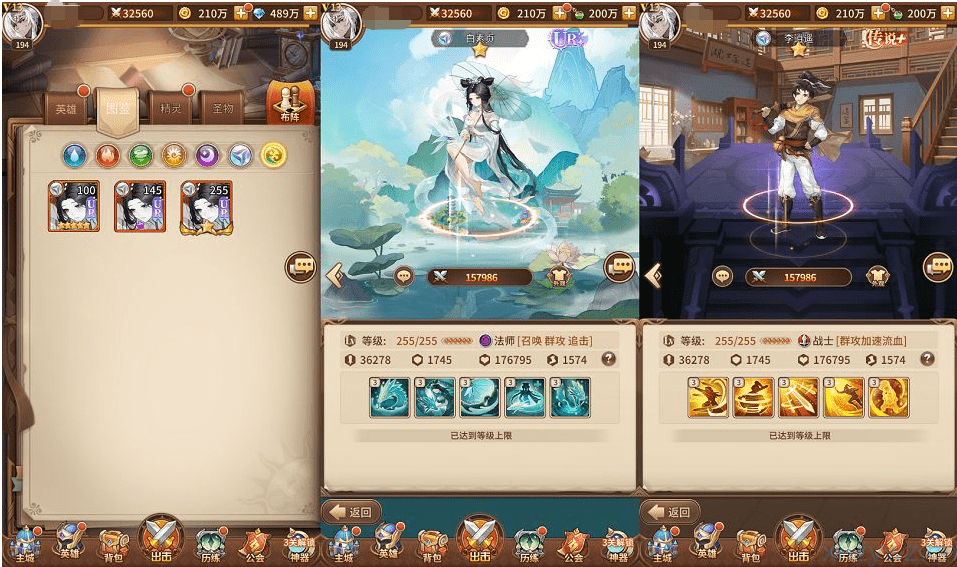957x567 pixels.
Task: Select the purple moon element filter
Action: [x=206, y=154]
